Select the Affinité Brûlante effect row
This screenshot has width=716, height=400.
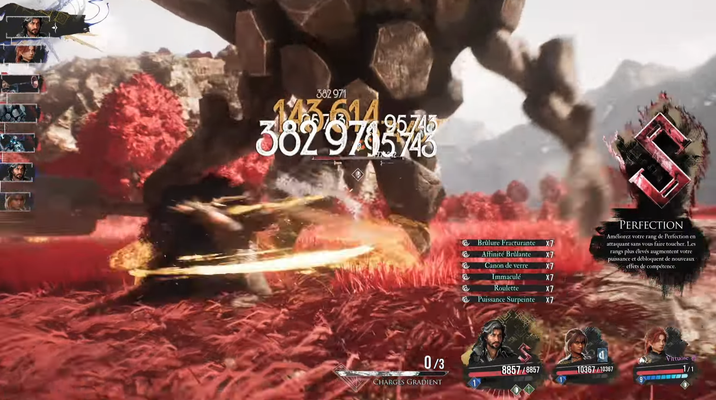(507, 254)
